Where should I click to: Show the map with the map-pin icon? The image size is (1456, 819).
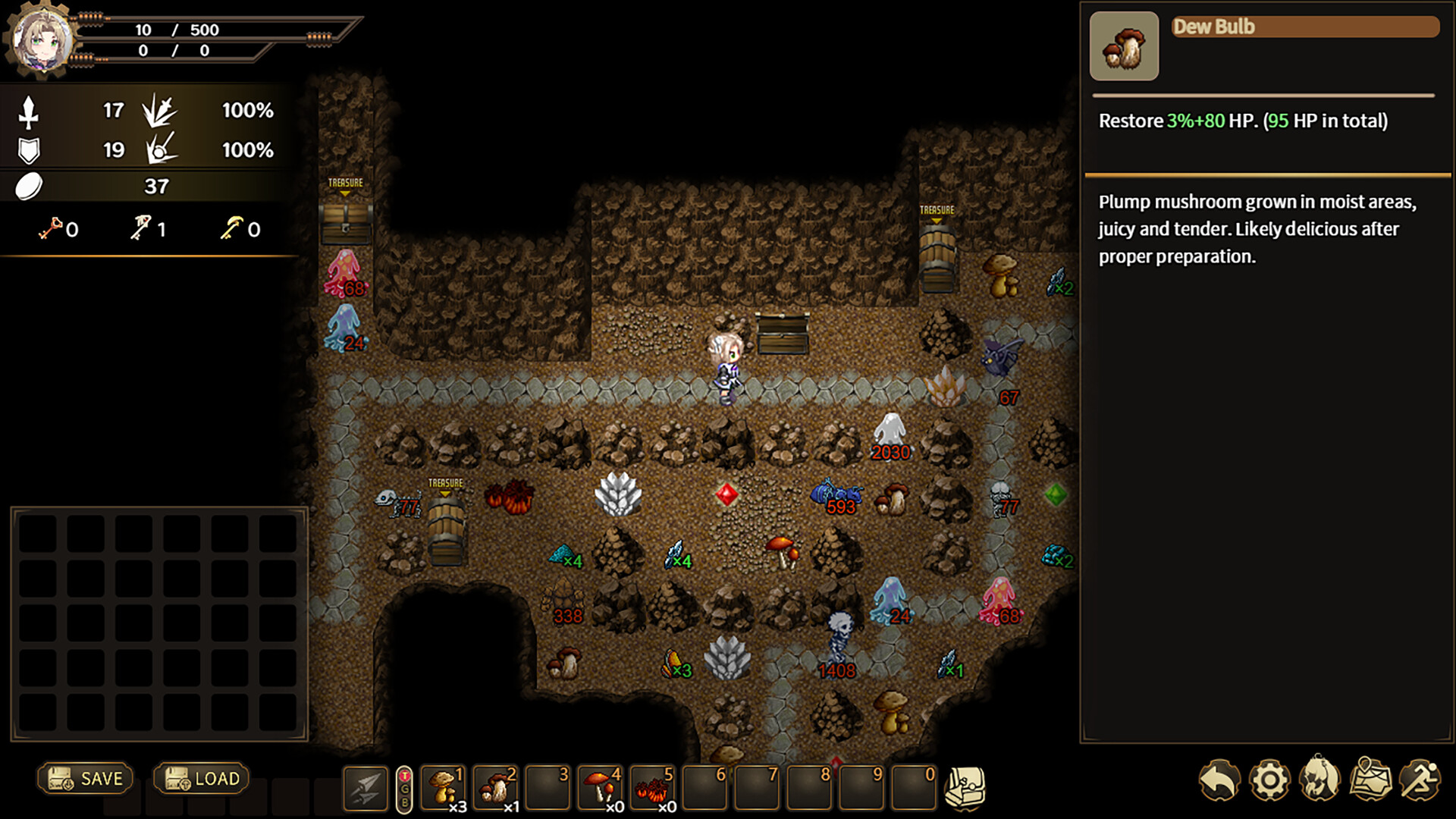(1371, 779)
